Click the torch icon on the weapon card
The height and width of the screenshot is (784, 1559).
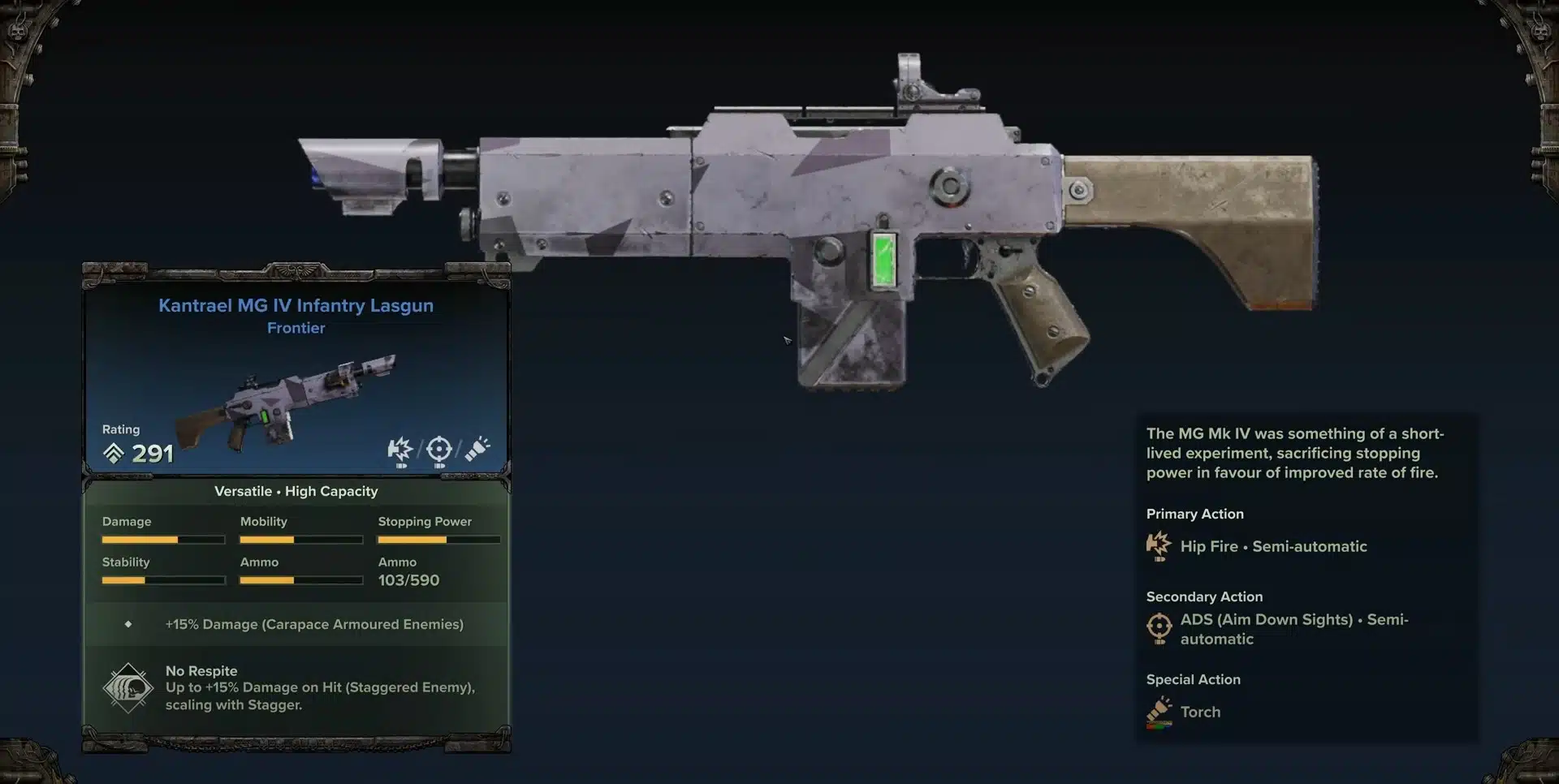pyautogui.click(x=477, y=449)
